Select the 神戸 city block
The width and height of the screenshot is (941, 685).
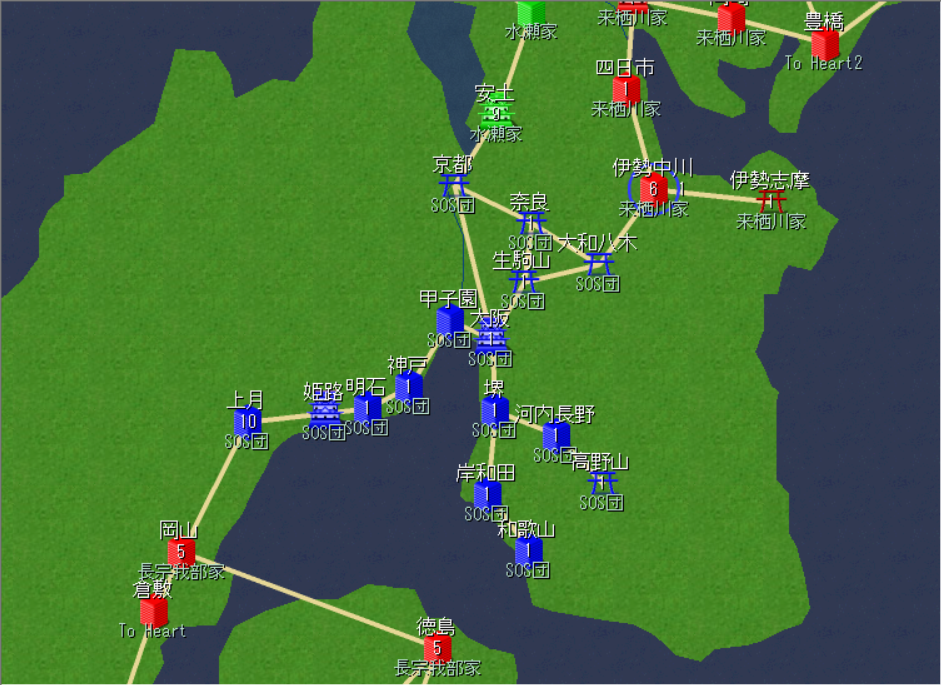coord(408,386)
